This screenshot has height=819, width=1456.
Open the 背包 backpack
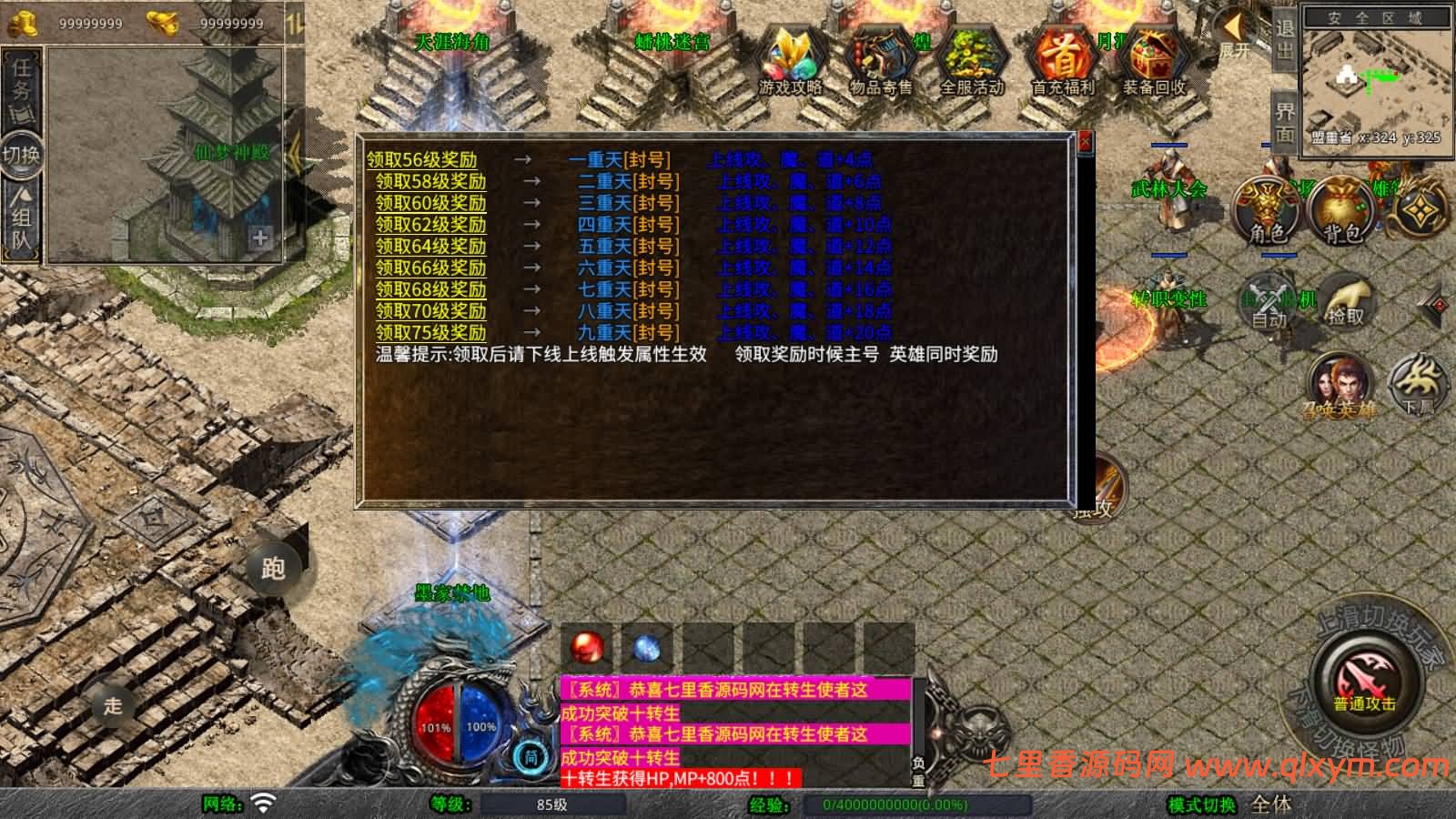click(1342, 211)
